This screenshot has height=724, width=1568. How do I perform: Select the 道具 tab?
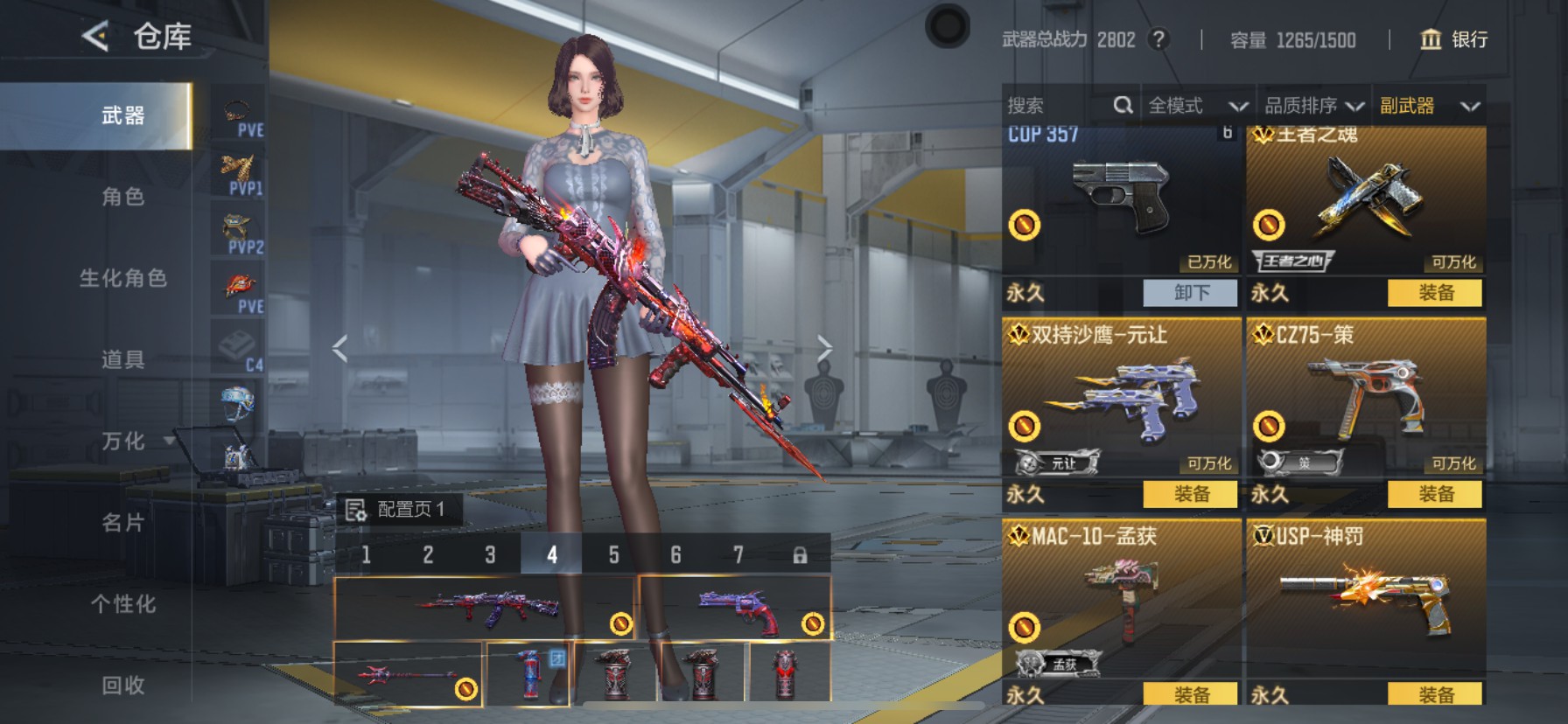coord(122,359)
